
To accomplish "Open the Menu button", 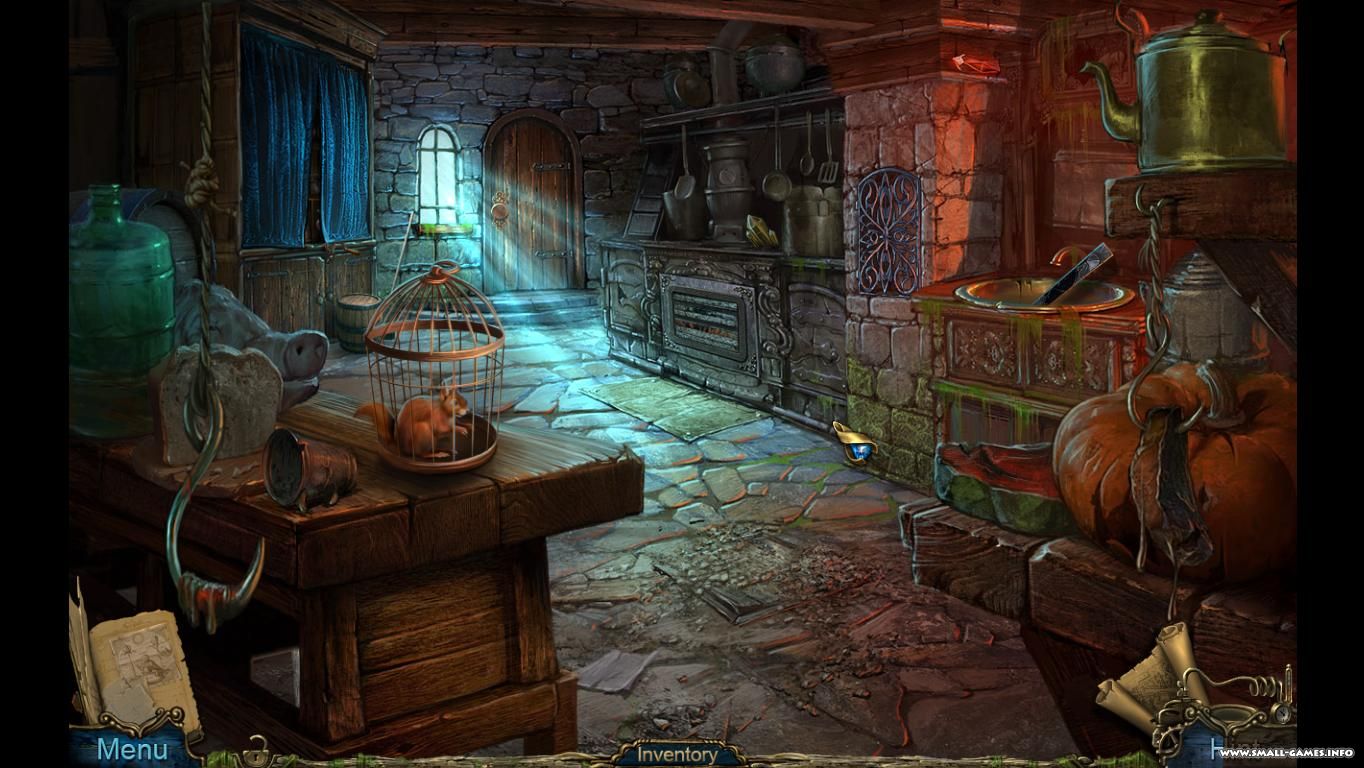I will pyautogui.click(x=132, y=748).
